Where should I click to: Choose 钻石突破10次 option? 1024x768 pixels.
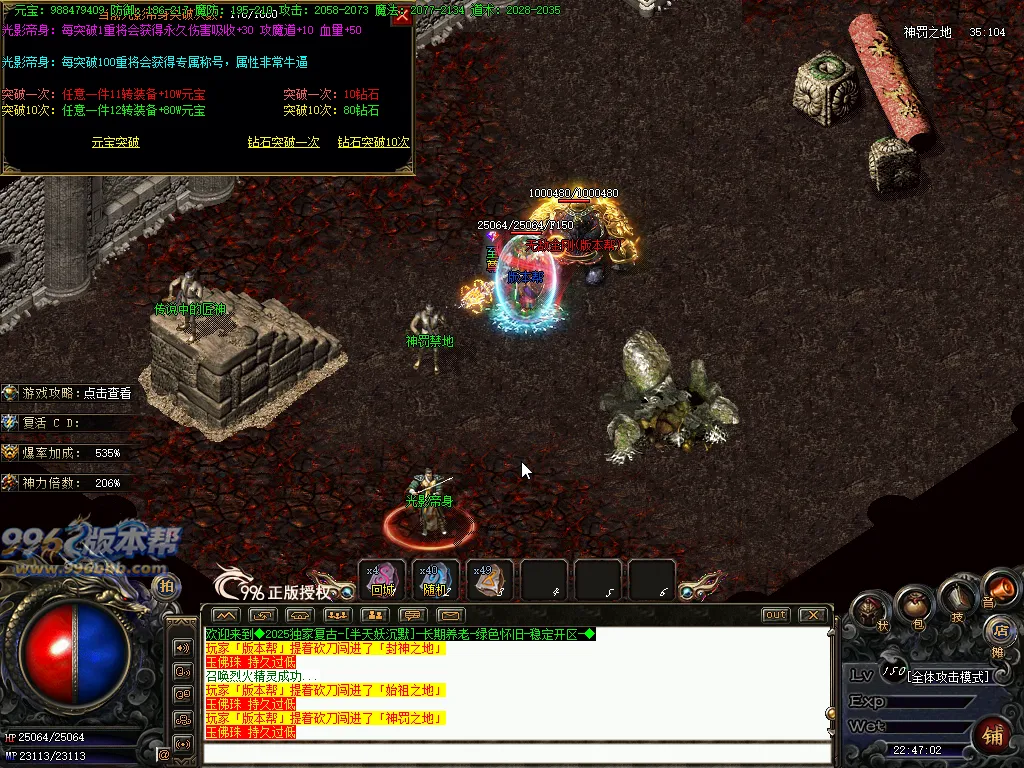click(x=373, y=143)
